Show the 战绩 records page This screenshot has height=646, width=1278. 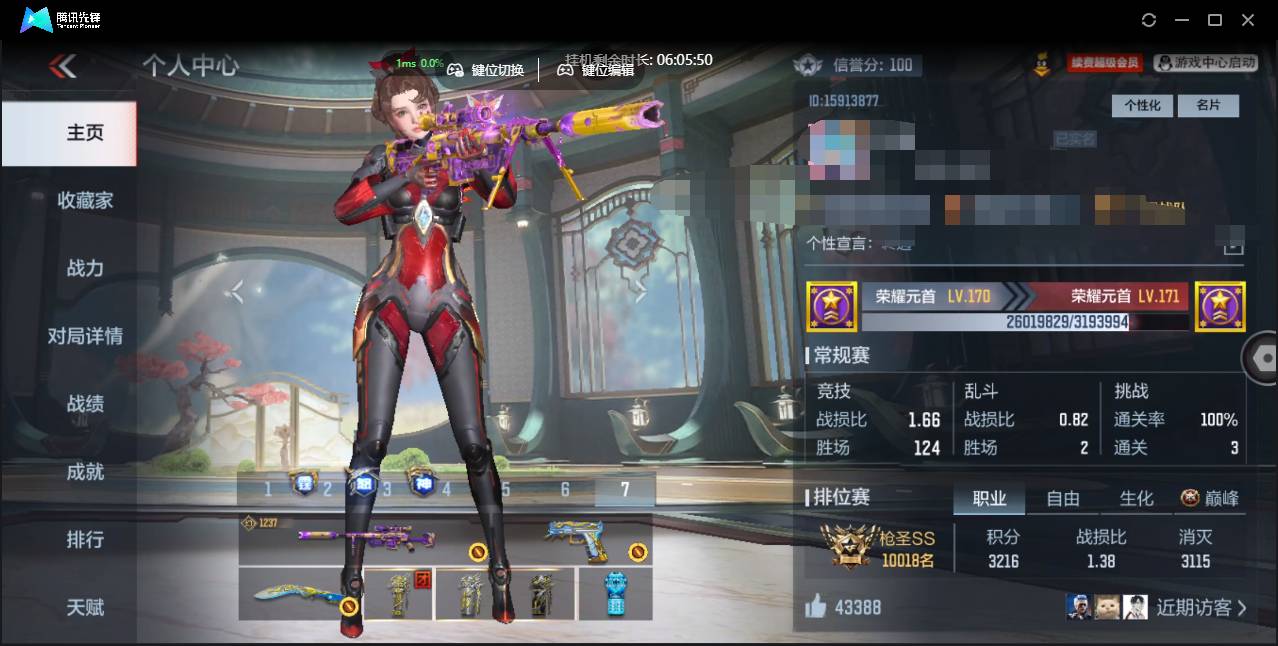pyautogui.click(x=85, y=404)
